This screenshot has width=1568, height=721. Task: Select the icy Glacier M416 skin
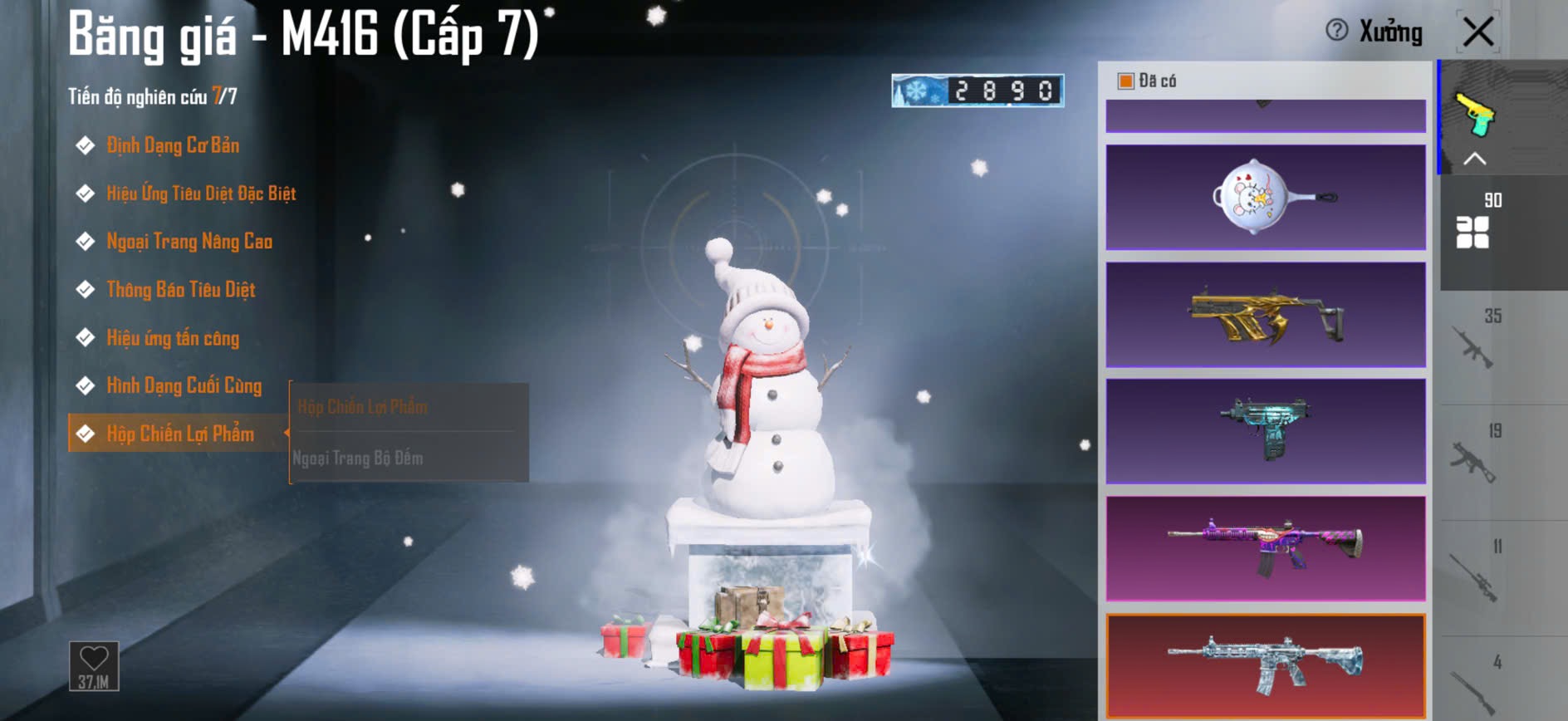(1265, 666)
